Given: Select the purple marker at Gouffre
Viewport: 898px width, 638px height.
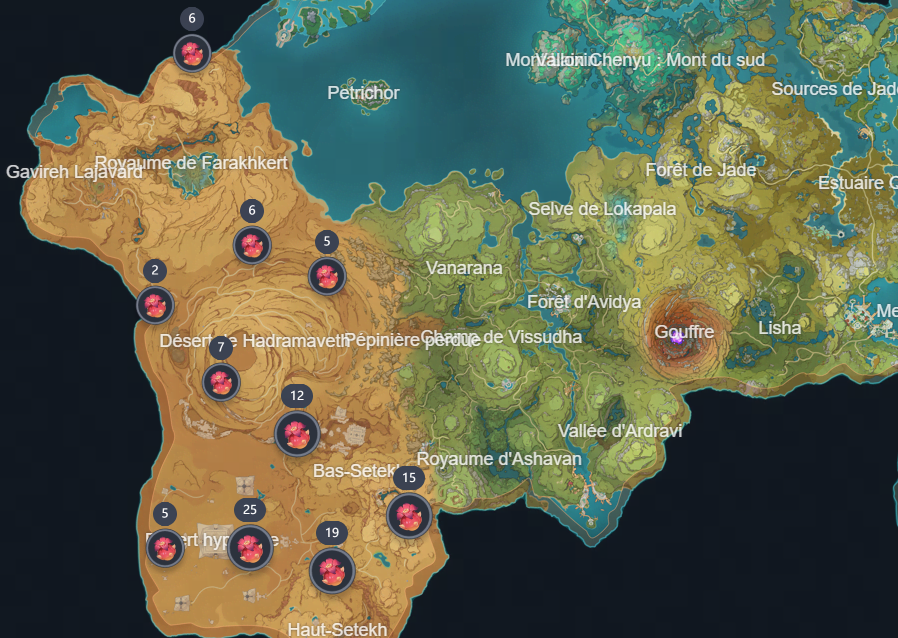Looking at the screenshot, I should click(677, 339).
